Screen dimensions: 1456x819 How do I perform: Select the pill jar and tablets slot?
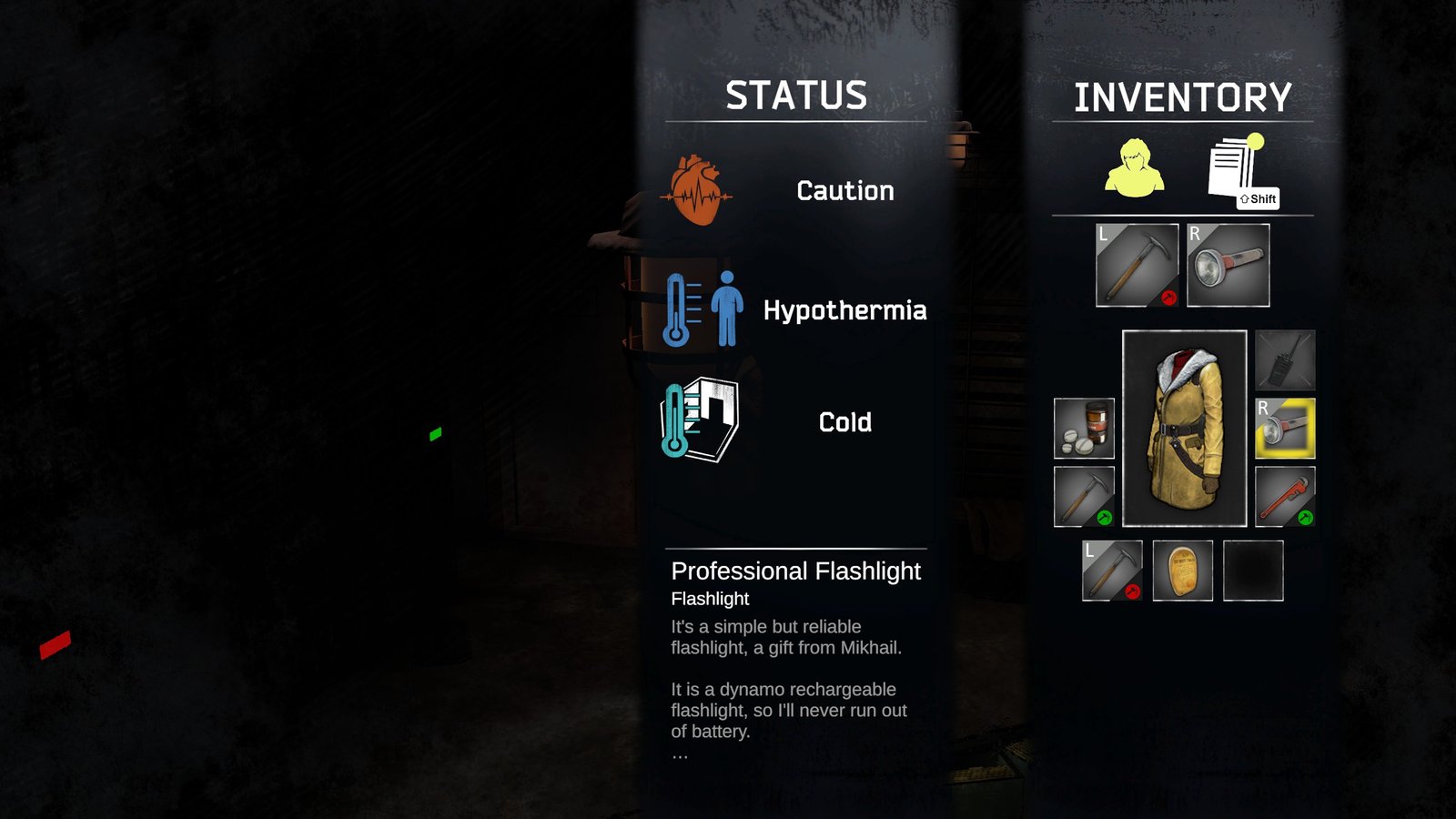(1084, 428)
